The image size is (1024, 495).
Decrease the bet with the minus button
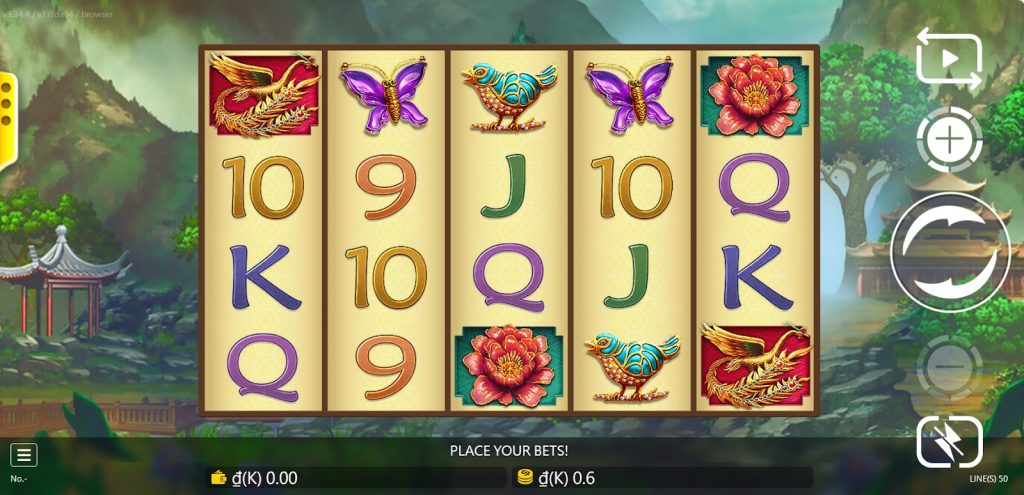(x=949, y=366)
